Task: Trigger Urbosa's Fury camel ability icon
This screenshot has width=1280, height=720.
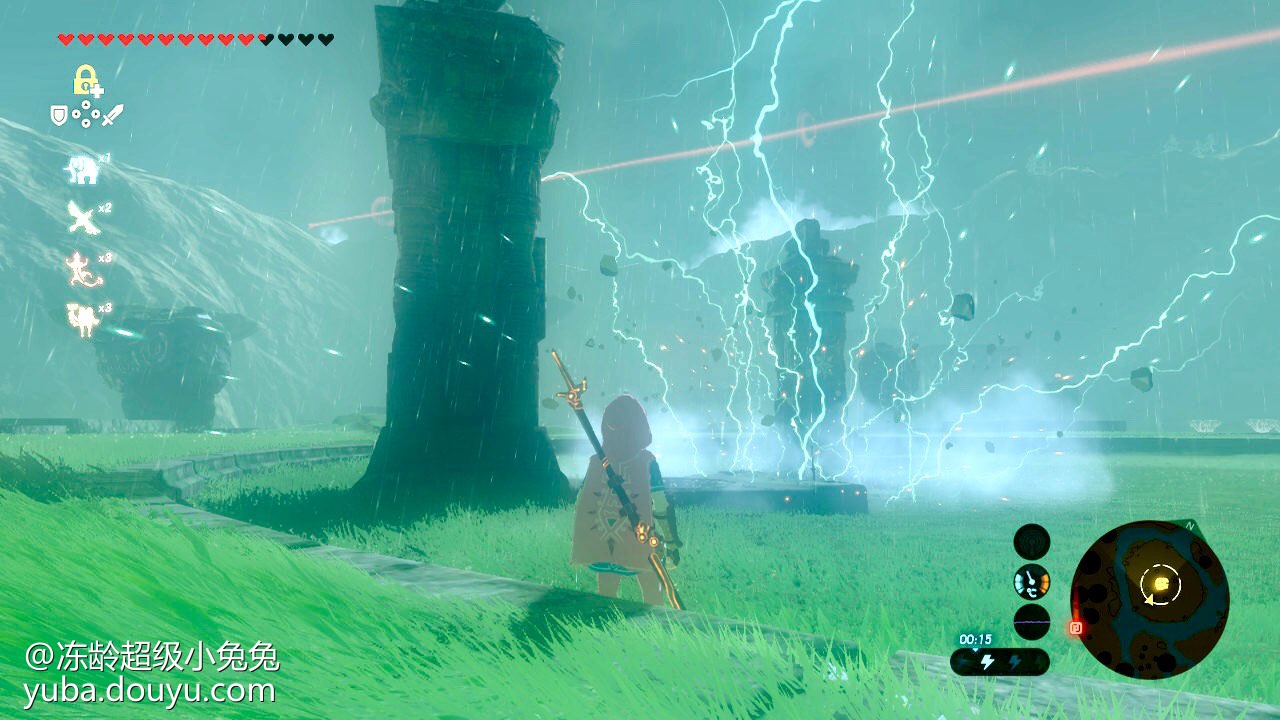Action: point(82,319)
